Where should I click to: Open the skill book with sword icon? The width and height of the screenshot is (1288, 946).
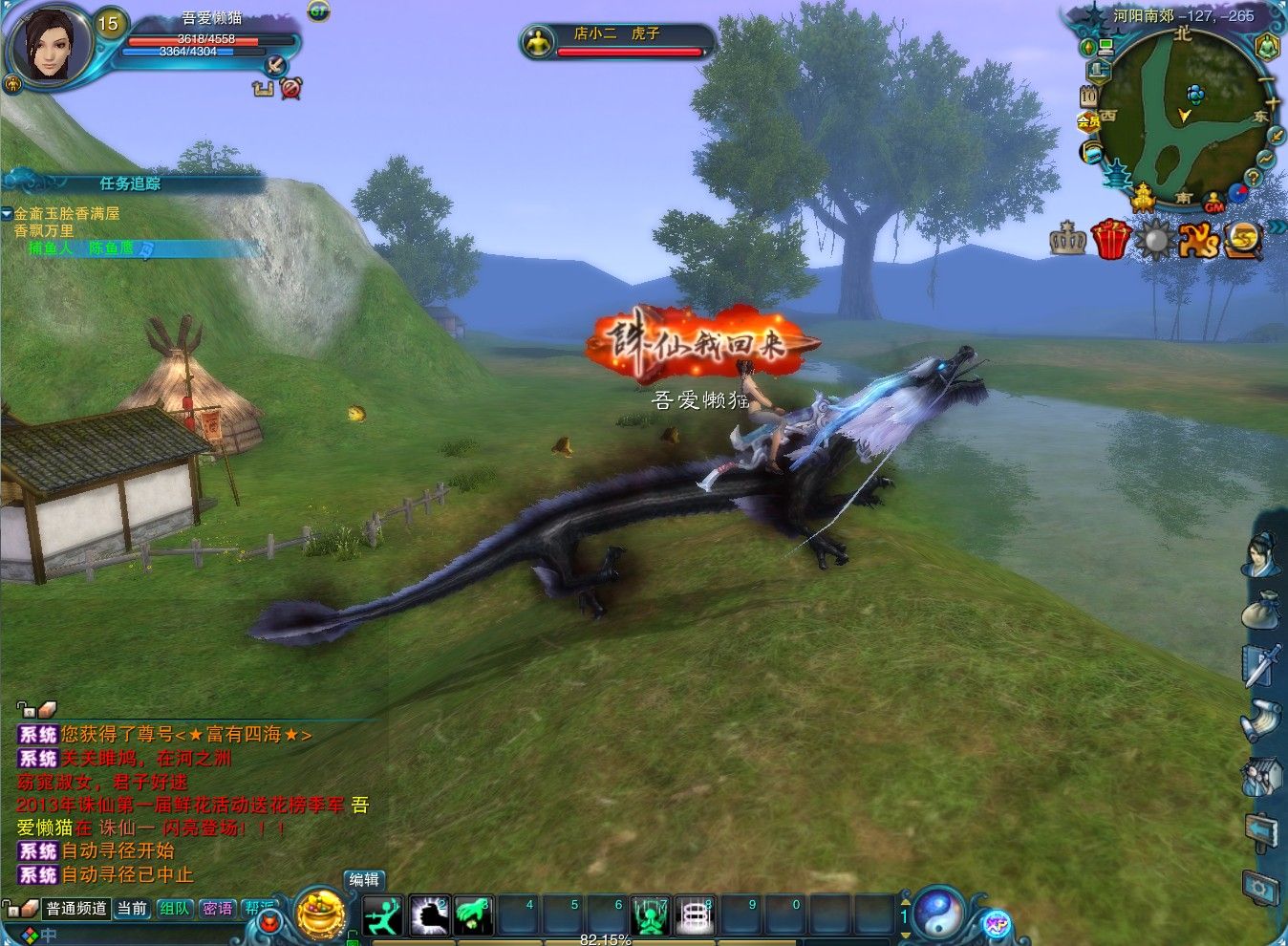click(x=1260, y=665)
